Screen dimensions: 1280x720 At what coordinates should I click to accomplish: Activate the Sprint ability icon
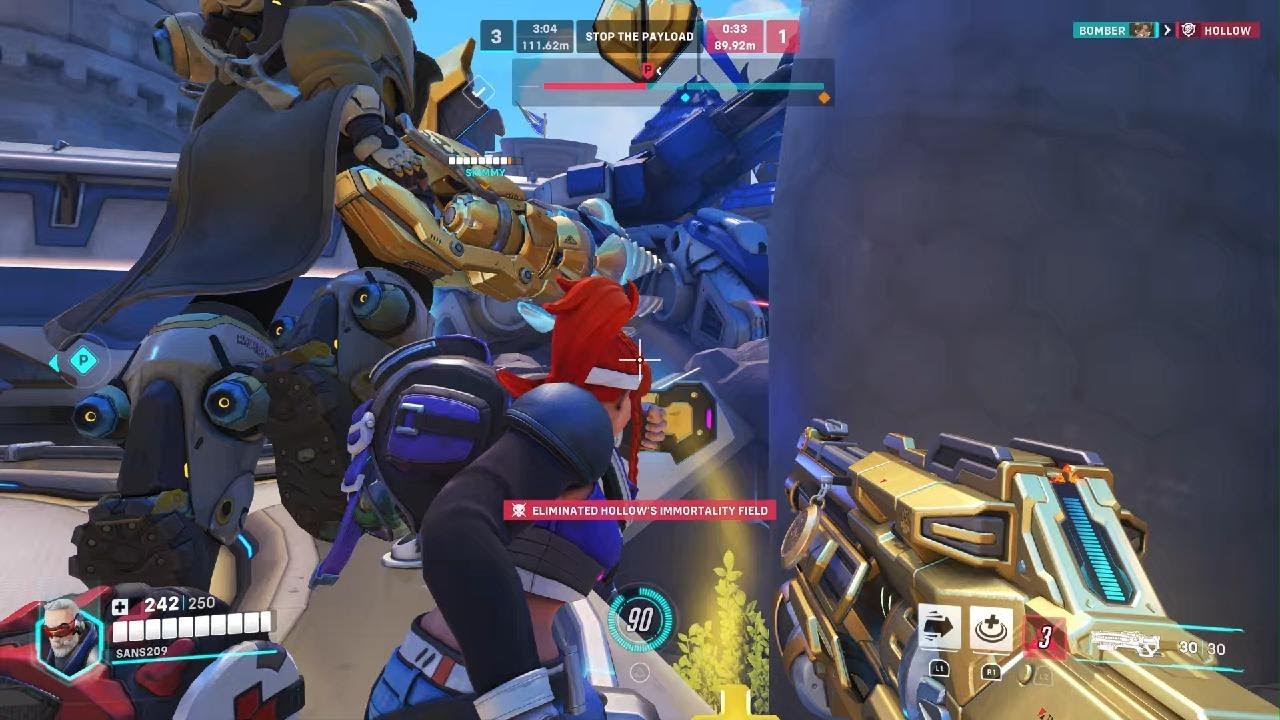point(939,629)
